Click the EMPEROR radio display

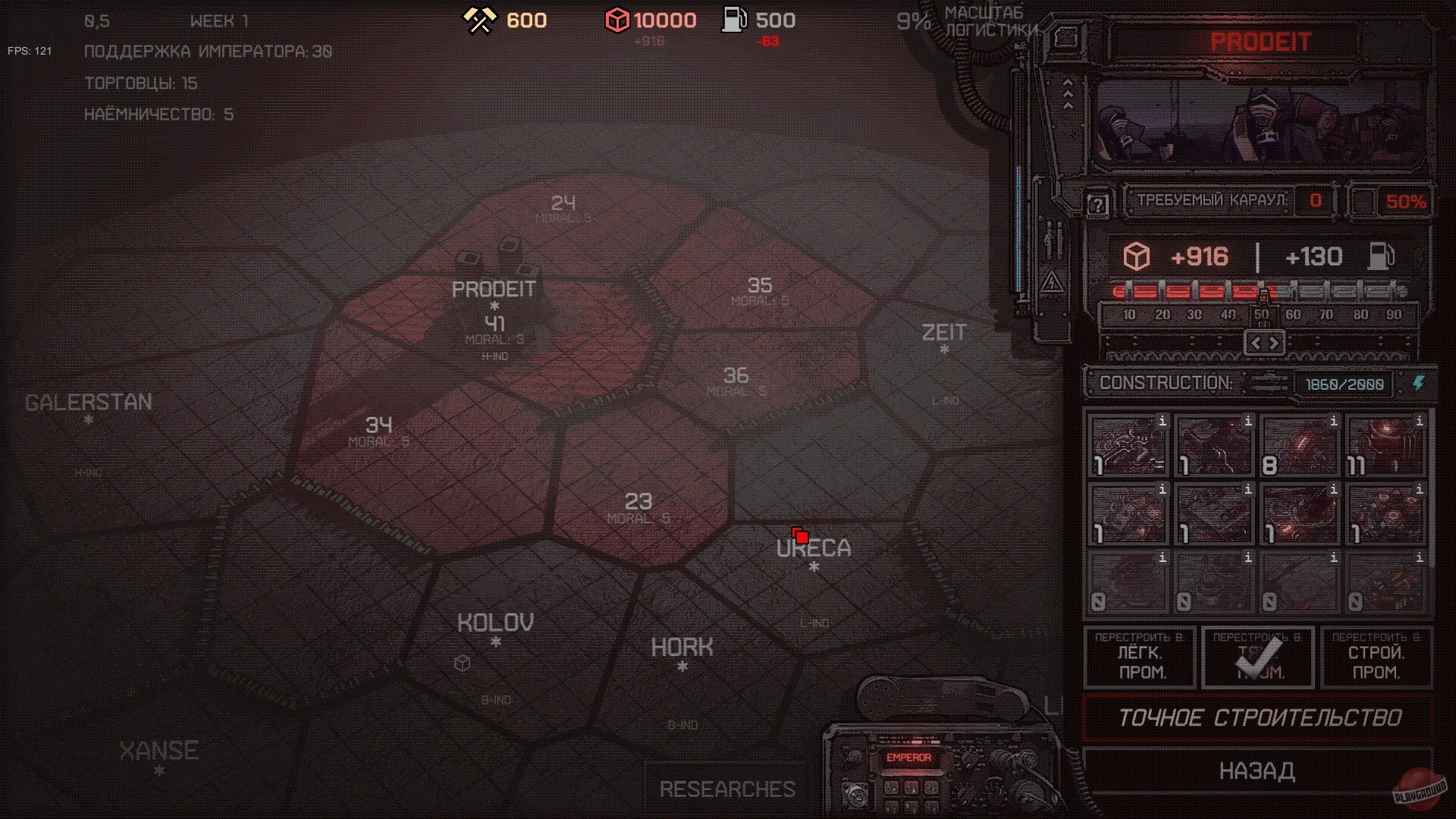point(908,758)
